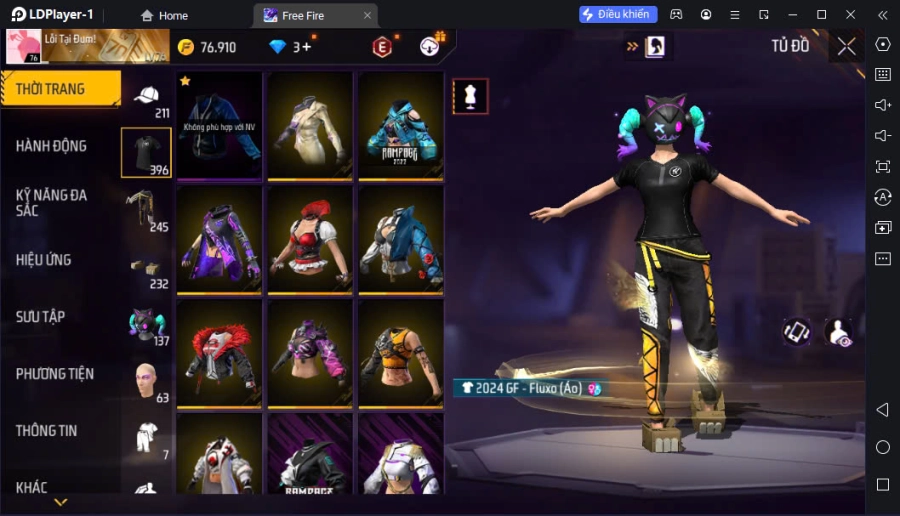The width and height of the screenshot is (900, 516).
Task: Open the KỸ NĂNG ĐA SẮC tab
Action: click(52, 203)
